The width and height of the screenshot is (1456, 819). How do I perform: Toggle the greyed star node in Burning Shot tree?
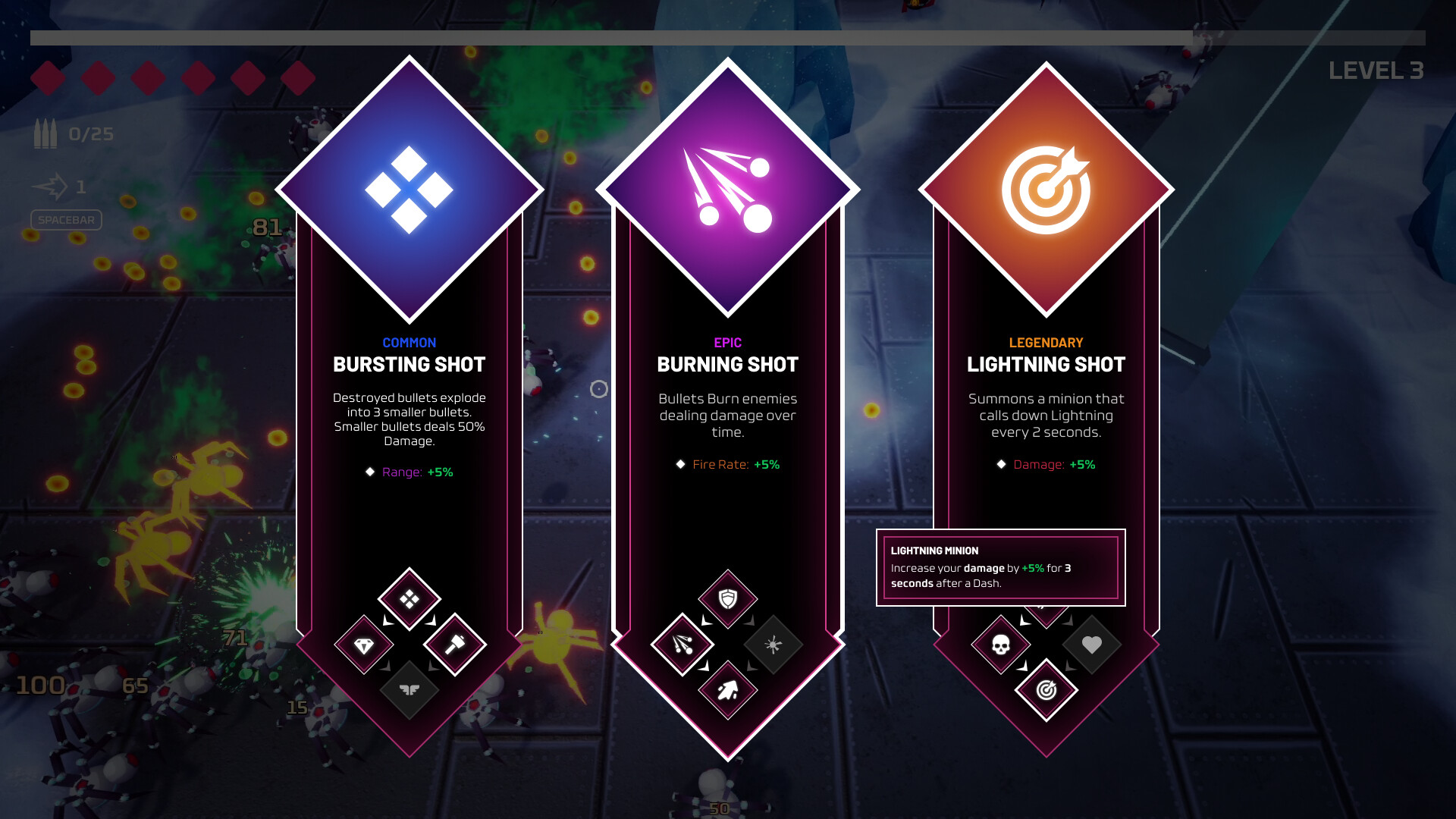pyautogui.click(x=773, y=646)
